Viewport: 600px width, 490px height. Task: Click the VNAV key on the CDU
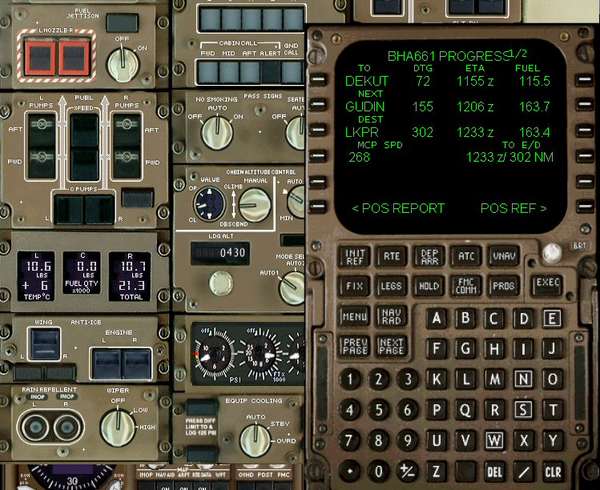[503, 256]
